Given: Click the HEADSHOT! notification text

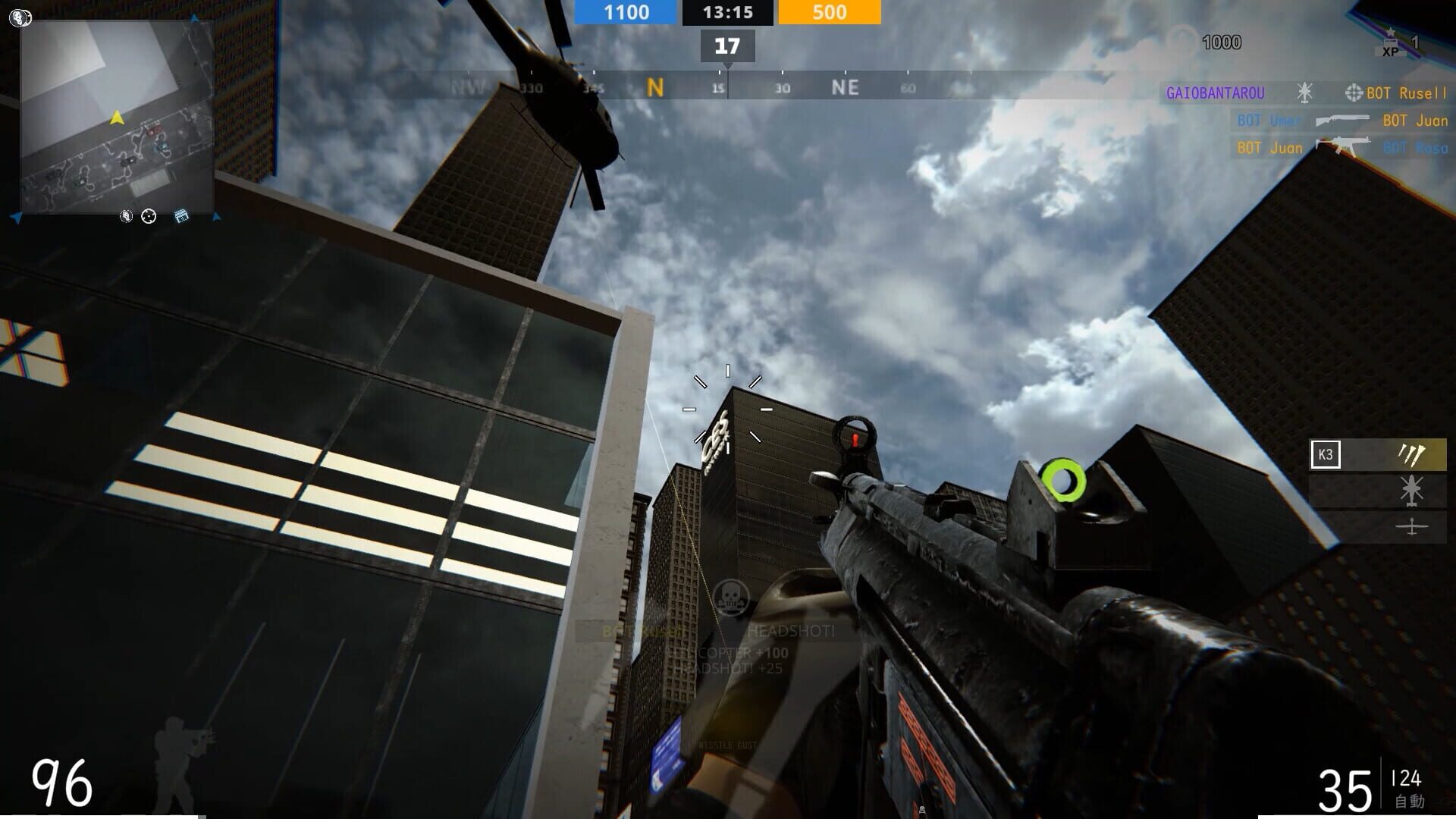Looking at the screenshot, I should tap(789, 630).
